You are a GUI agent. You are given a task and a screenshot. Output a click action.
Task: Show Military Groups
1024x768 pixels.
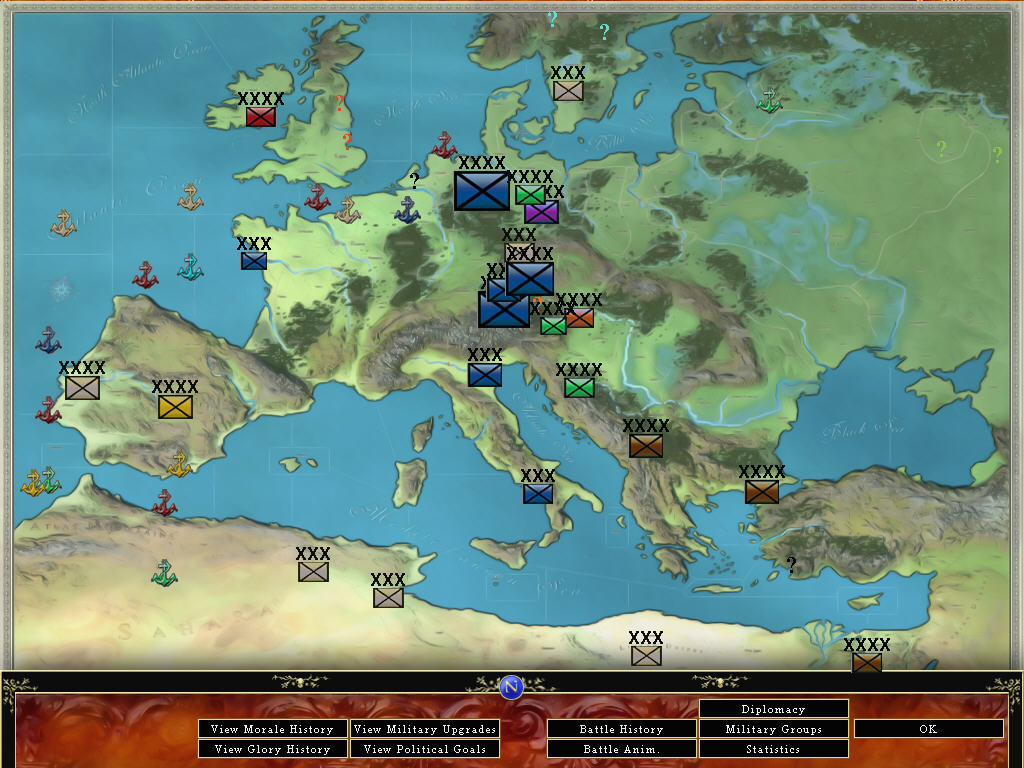773,729
